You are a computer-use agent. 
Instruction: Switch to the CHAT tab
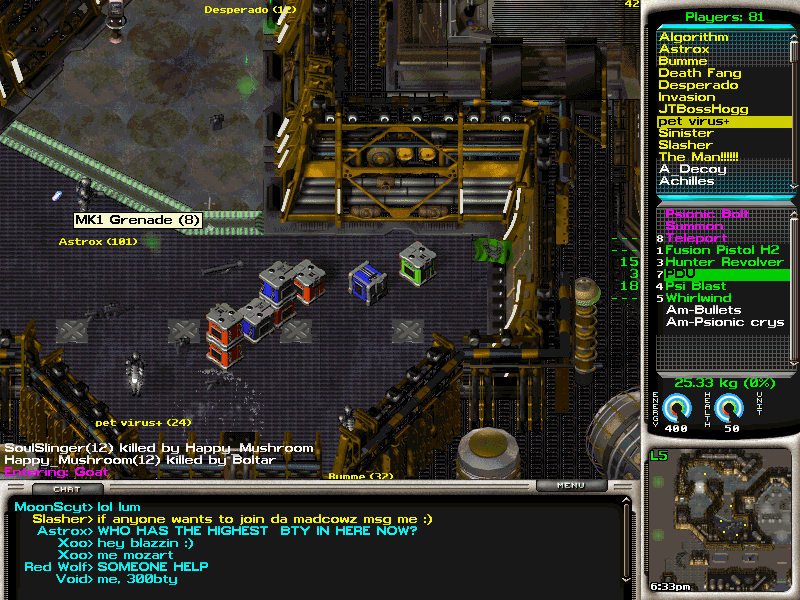tap(66, 489)
